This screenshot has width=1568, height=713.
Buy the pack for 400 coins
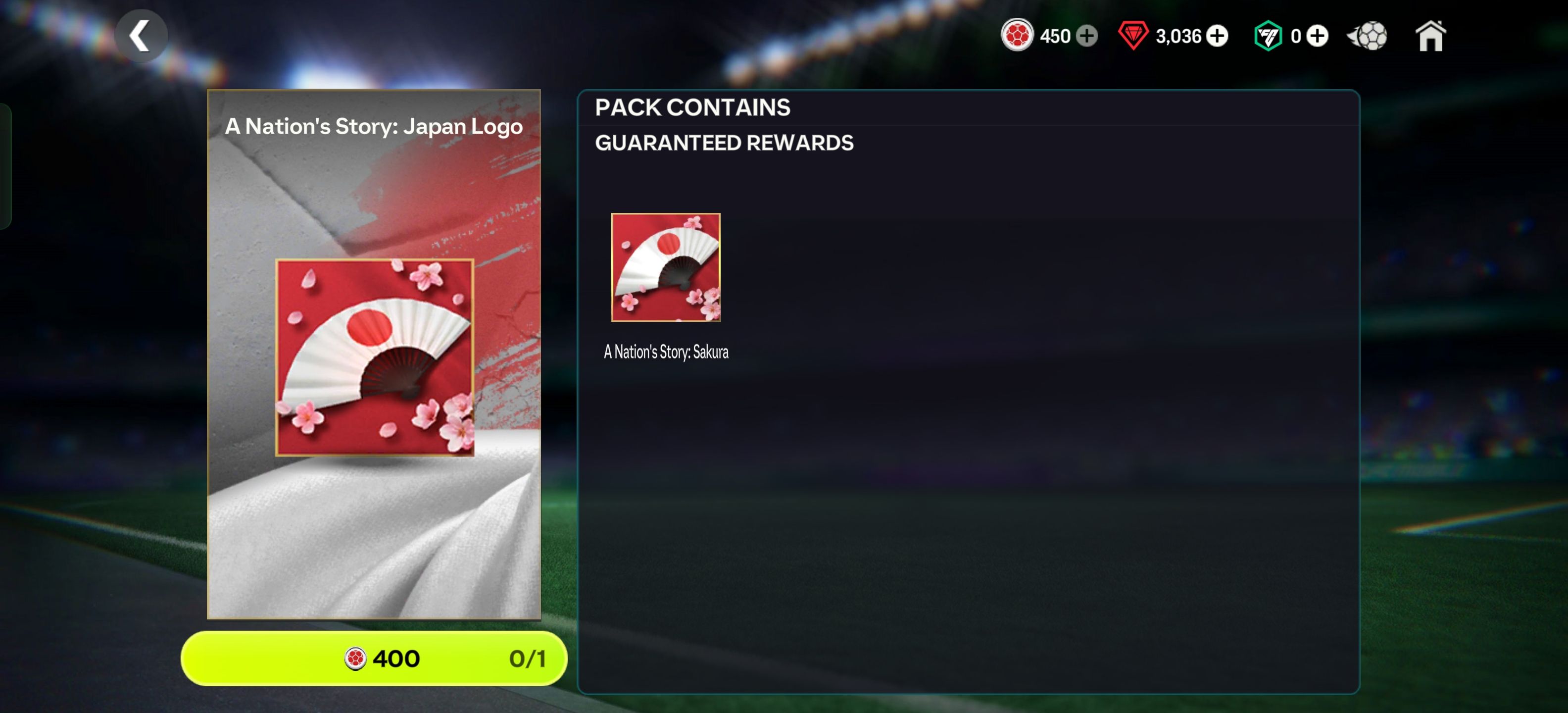coord(374,658)
